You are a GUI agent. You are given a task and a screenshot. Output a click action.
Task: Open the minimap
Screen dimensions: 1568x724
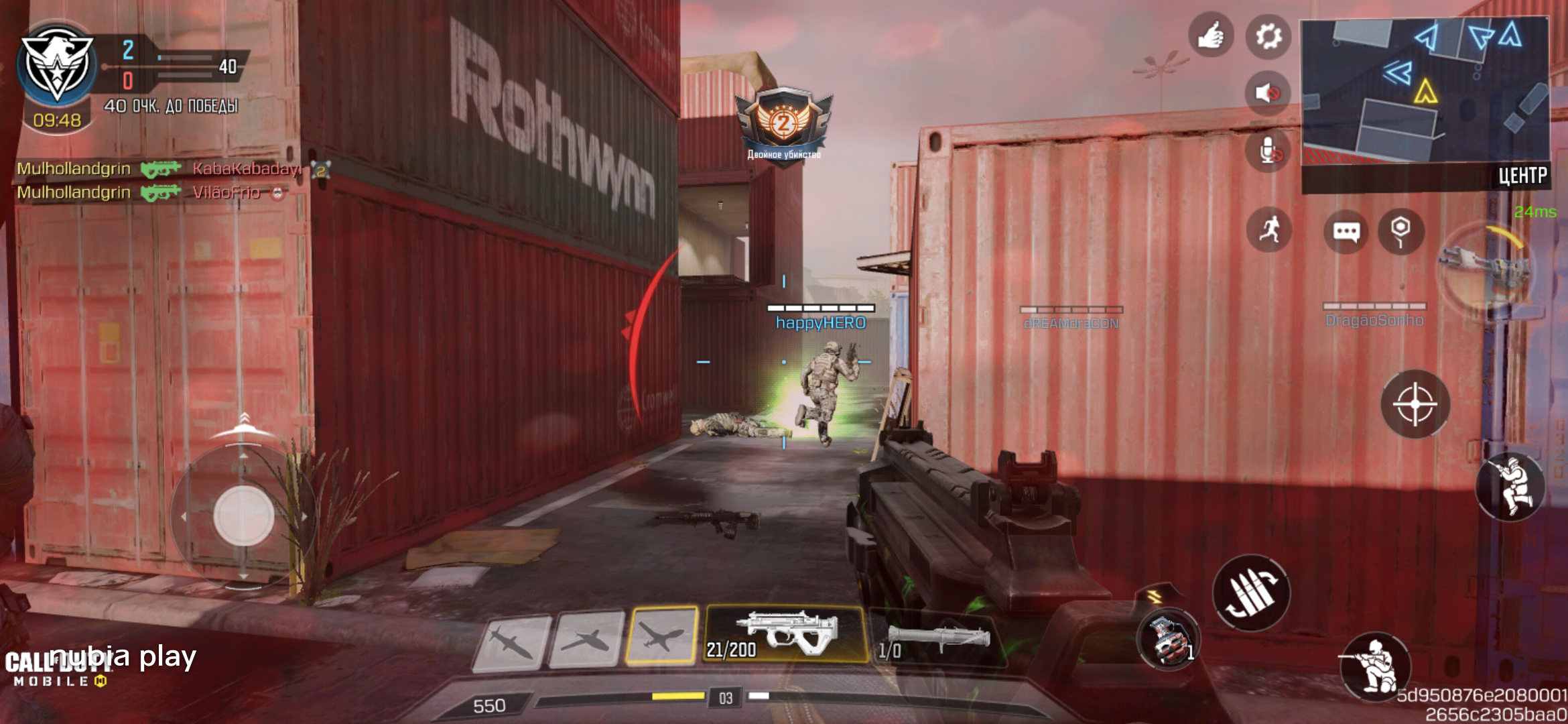pyautogui.click(x=1425, y=94)
